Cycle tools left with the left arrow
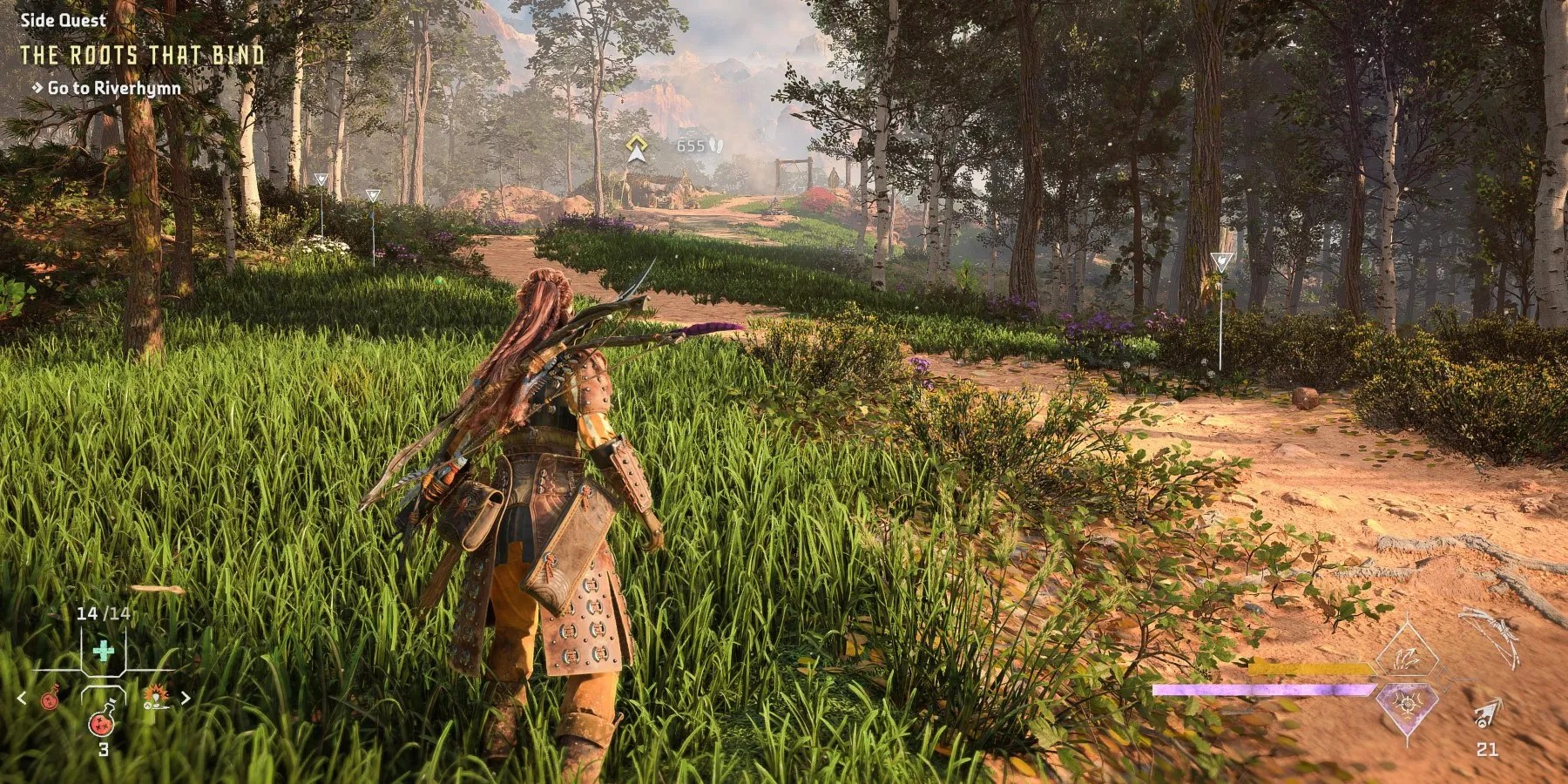The image size is (1568, 784). coord(23,698)
